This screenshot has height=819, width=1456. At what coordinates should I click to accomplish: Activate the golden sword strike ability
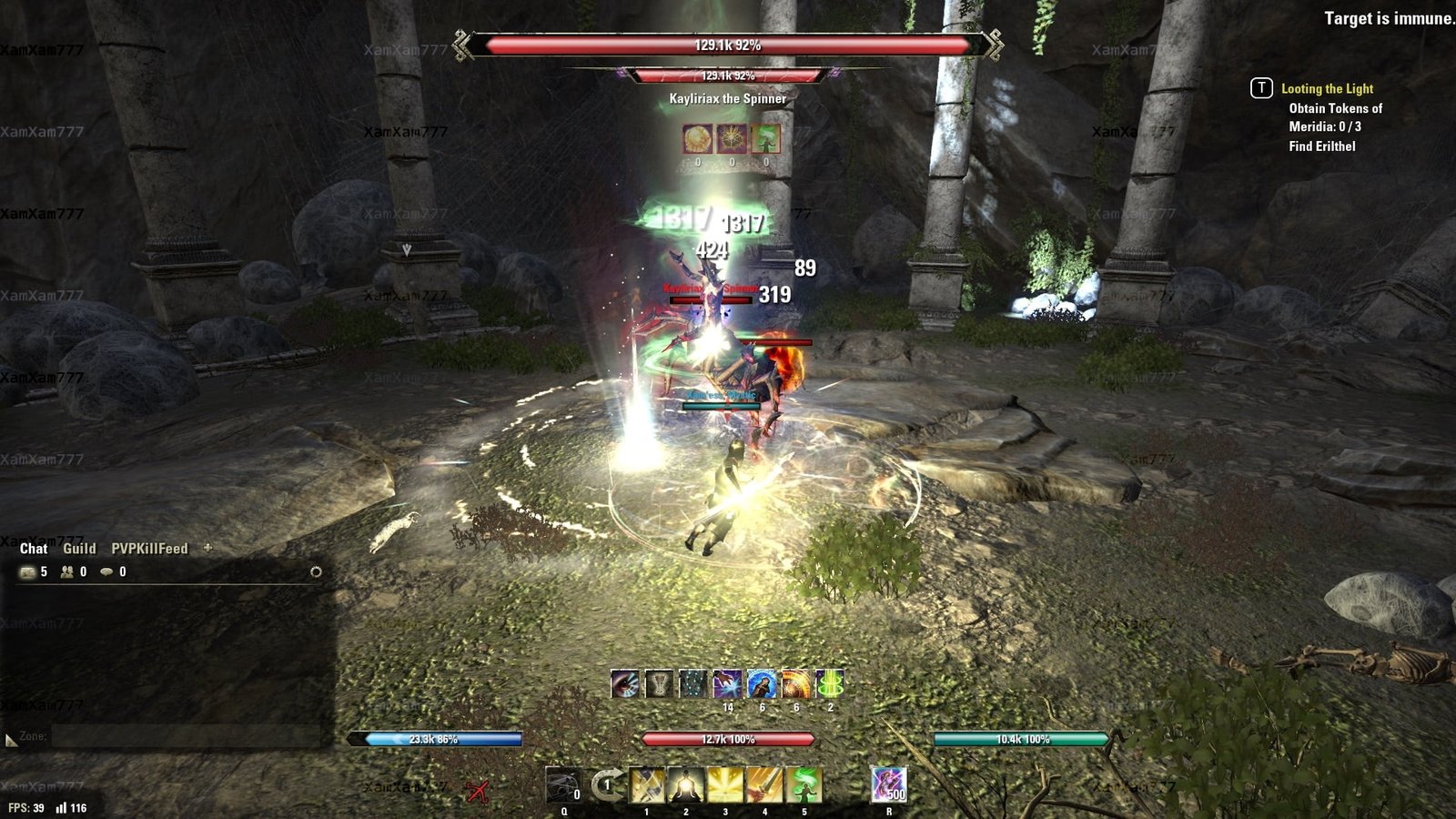point(764,785)
